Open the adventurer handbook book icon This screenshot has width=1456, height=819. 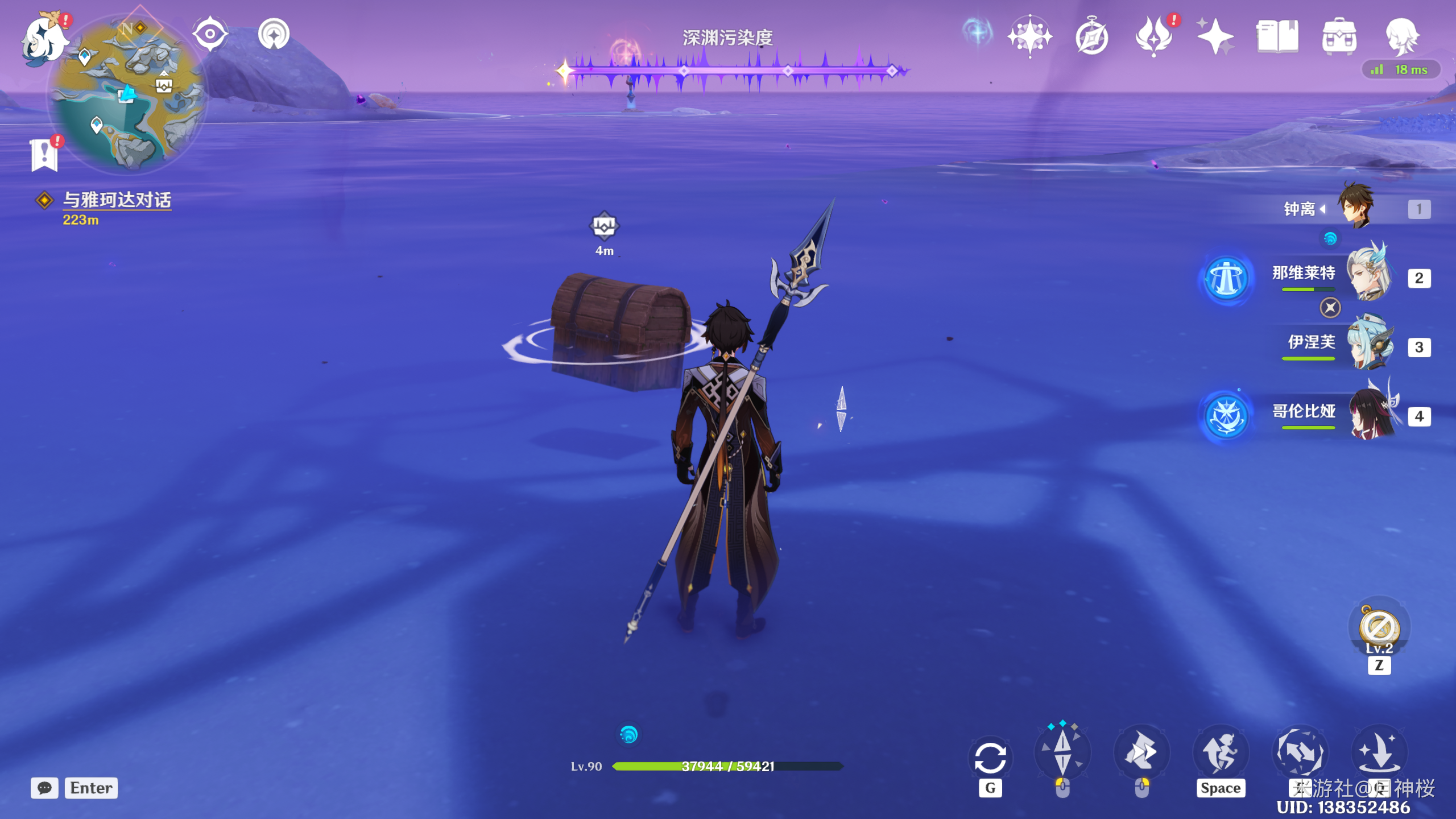1277,36
